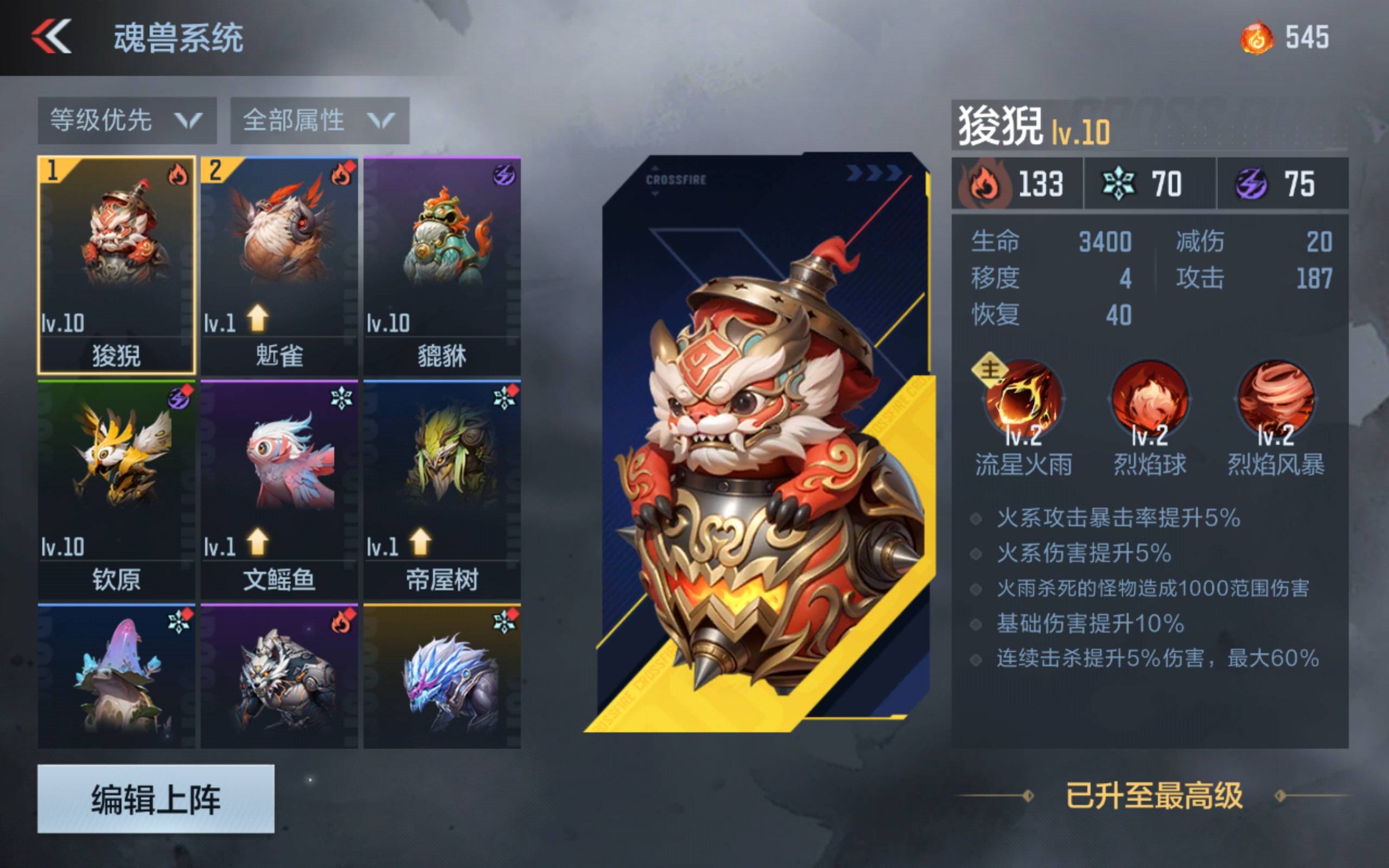This screenshot has width=1389, height=868.
Task: Choose the 貔貅 soul beast card
Action: click(x=442, y=265)
